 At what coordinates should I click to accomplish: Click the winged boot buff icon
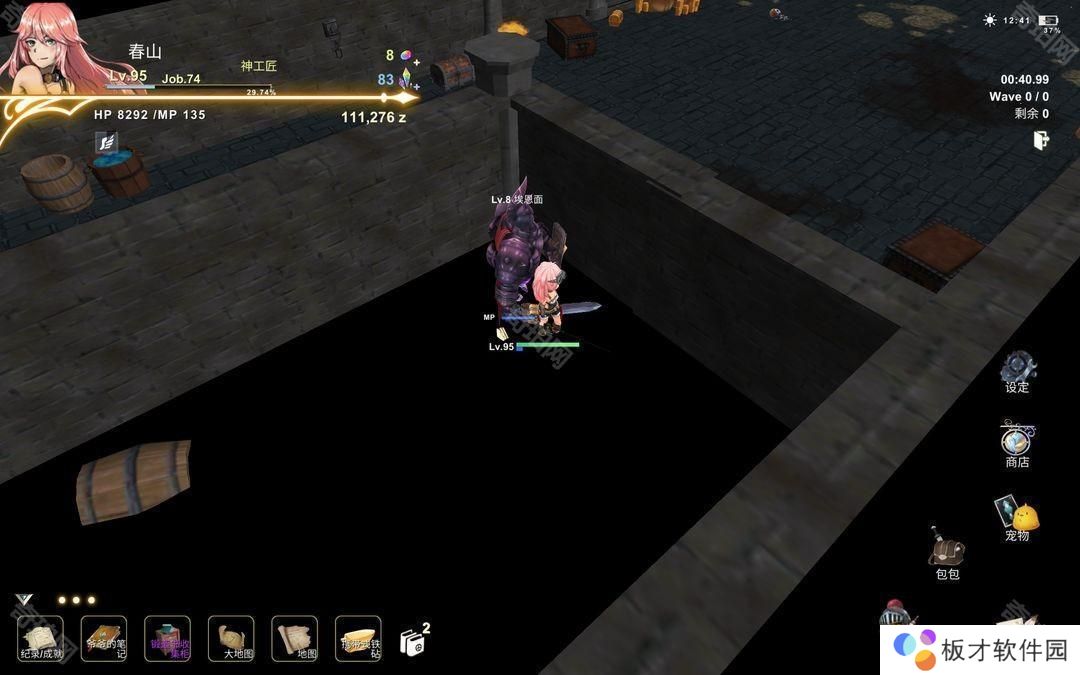(x=106, y=143)
